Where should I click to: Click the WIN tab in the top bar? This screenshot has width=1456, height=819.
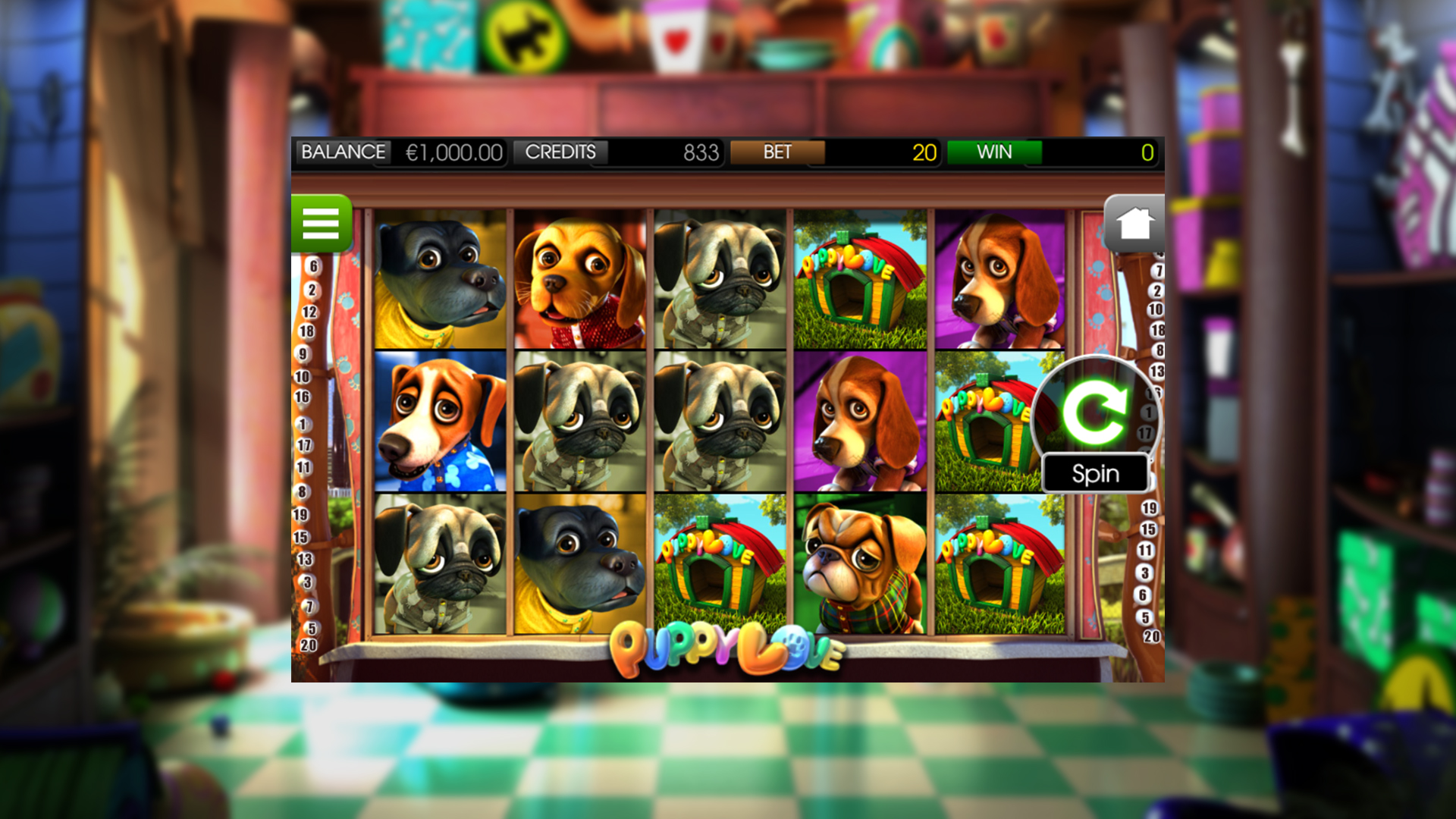tap(995, 152)
